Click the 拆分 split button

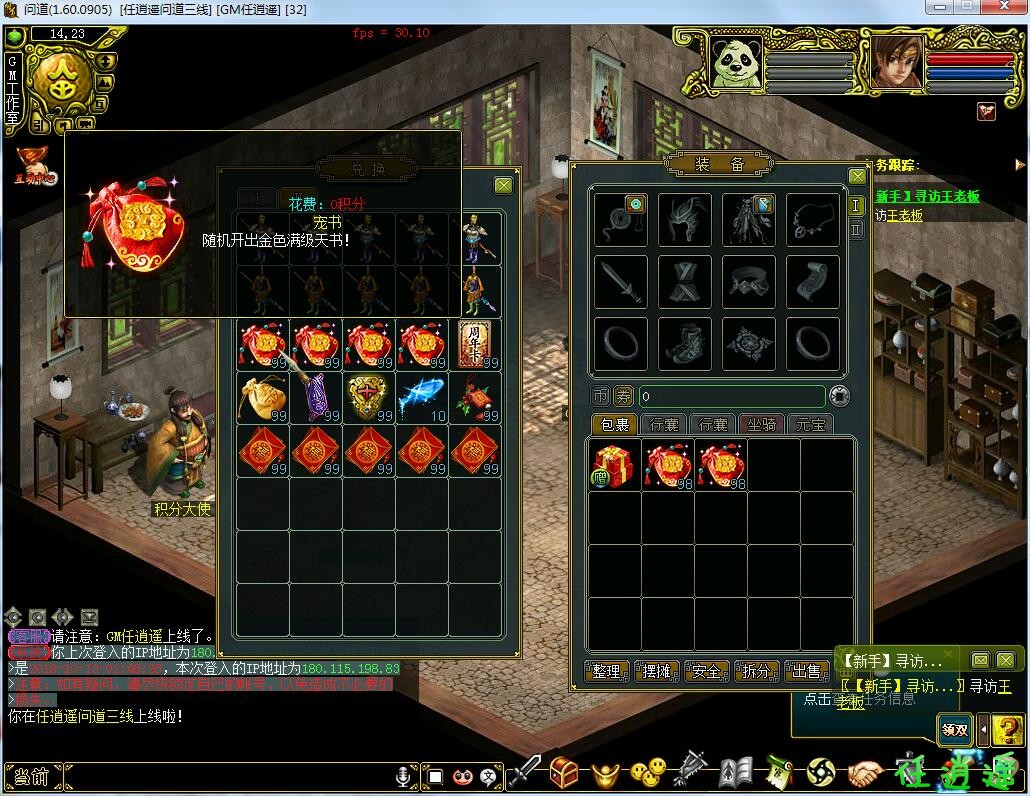pos(757,671)
